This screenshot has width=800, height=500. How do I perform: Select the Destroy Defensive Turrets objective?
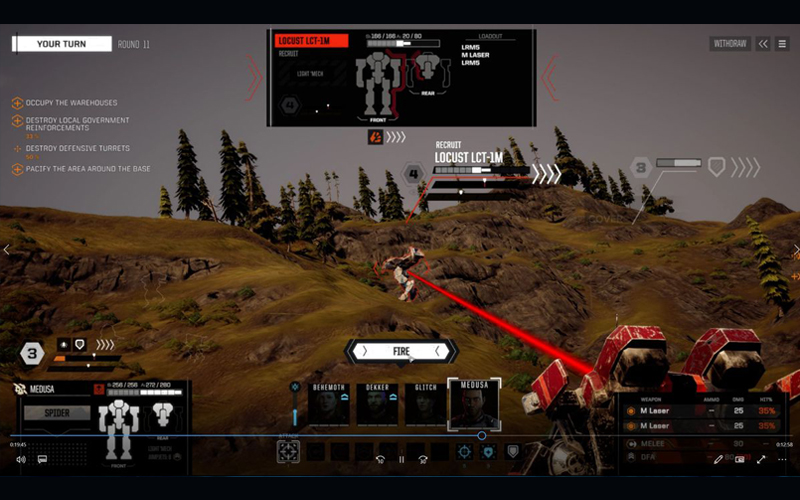point(80,149)
